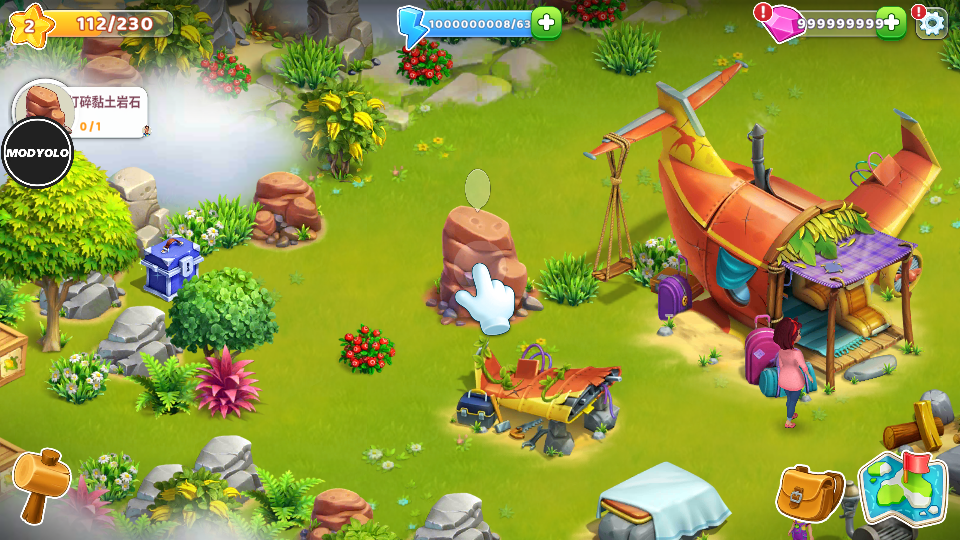
Task: Add more energy with the plus button
Action: click(546, 22)
